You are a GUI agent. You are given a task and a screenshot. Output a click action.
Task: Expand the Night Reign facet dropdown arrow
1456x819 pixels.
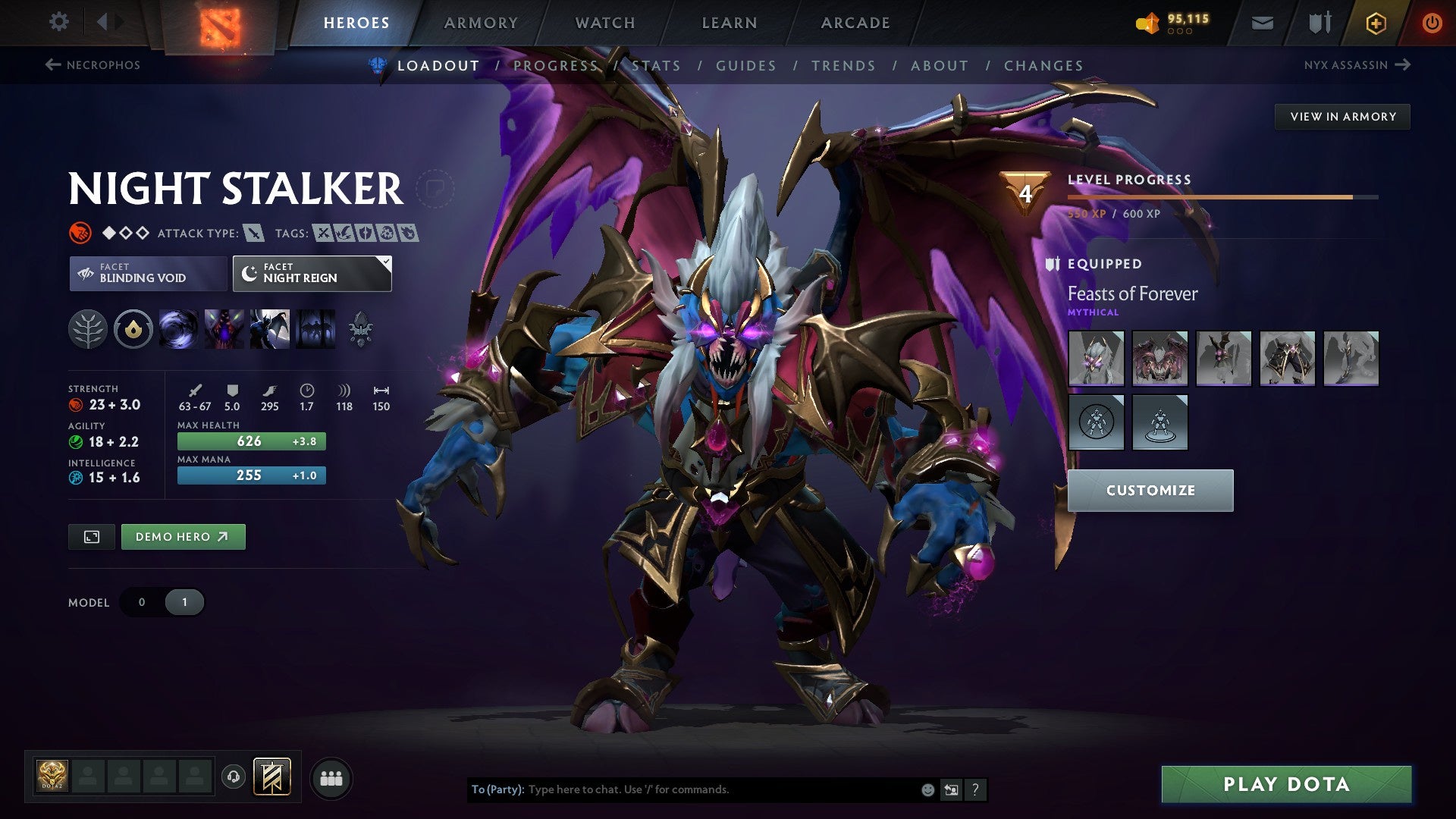coord(386,262)
